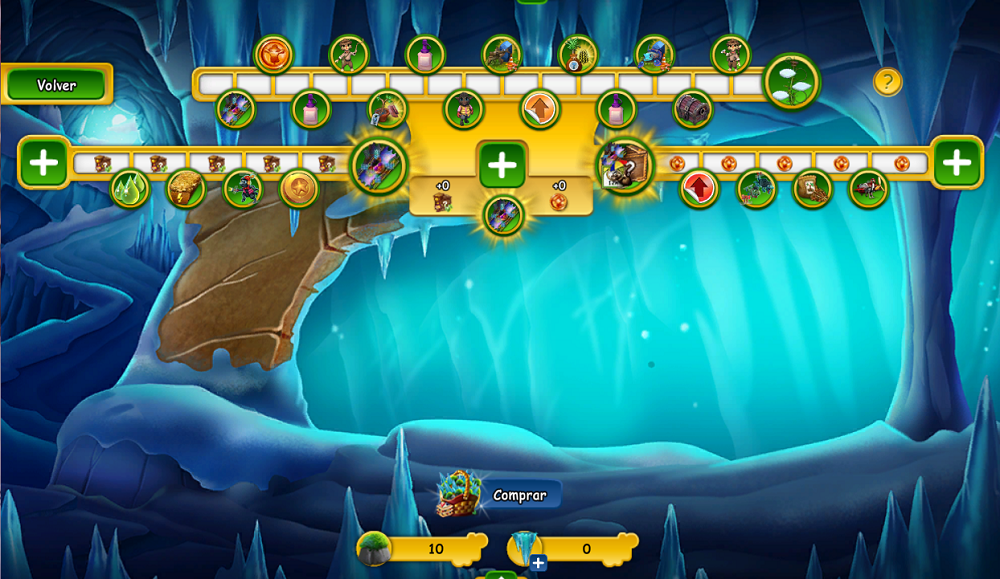This screenshot has height=579, width=1000.
Task: Choose the orange swirl coin reward icon
Action: 273,54
